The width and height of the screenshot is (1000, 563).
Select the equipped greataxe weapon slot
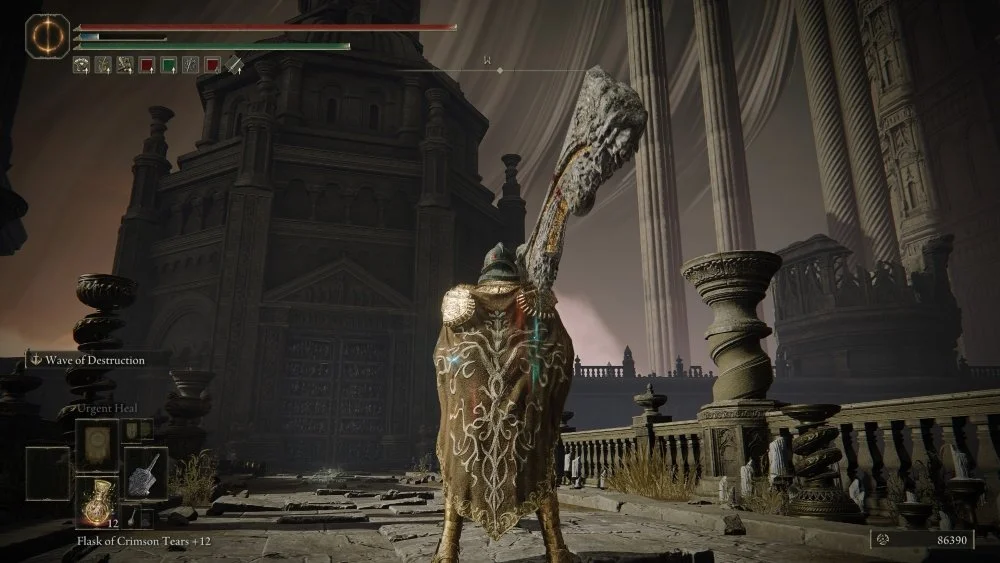pyautogui.click(x=146, y=472)
